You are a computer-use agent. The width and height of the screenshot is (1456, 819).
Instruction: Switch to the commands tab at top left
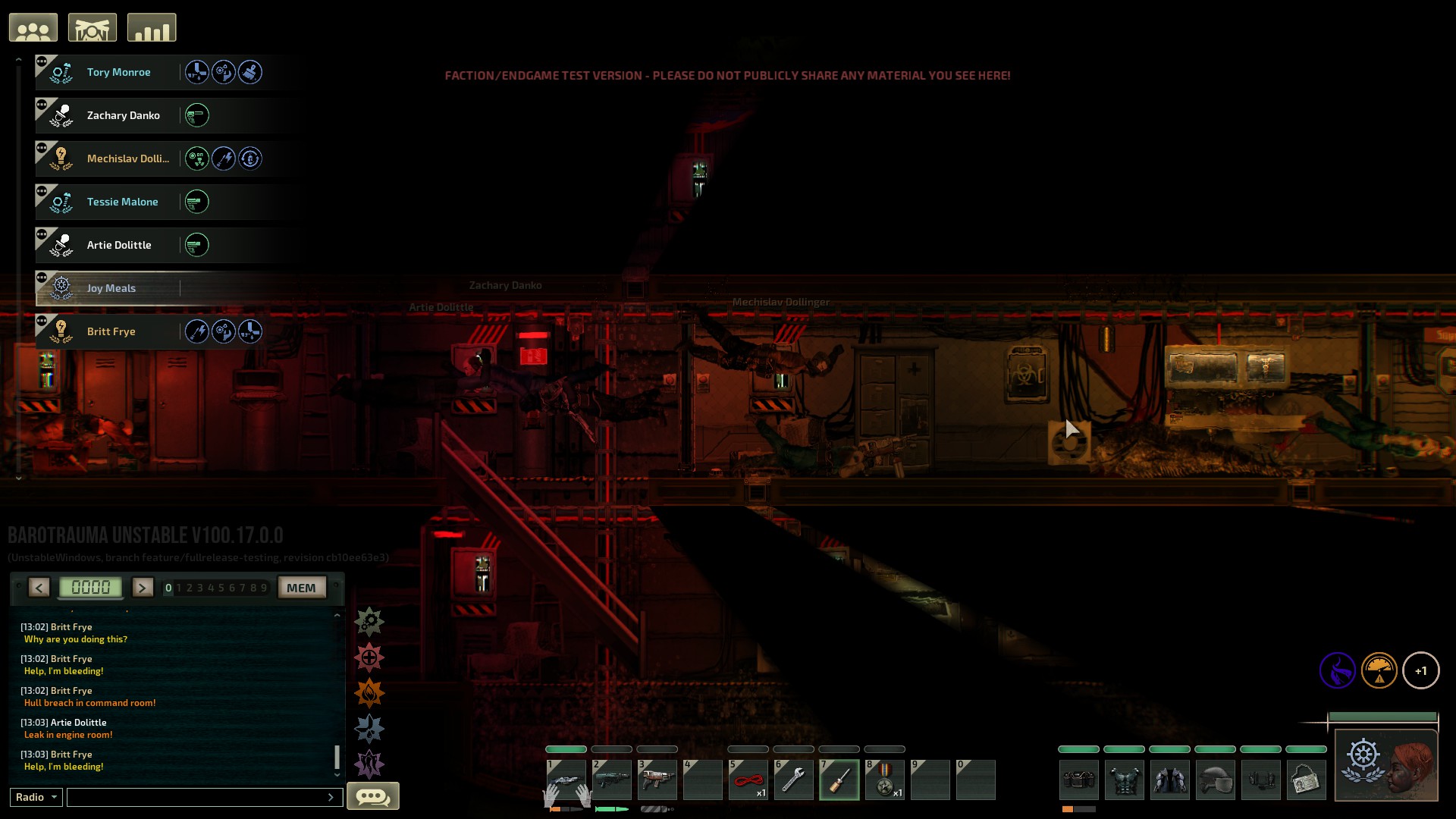pyautogui.click(x=94, y=27)
